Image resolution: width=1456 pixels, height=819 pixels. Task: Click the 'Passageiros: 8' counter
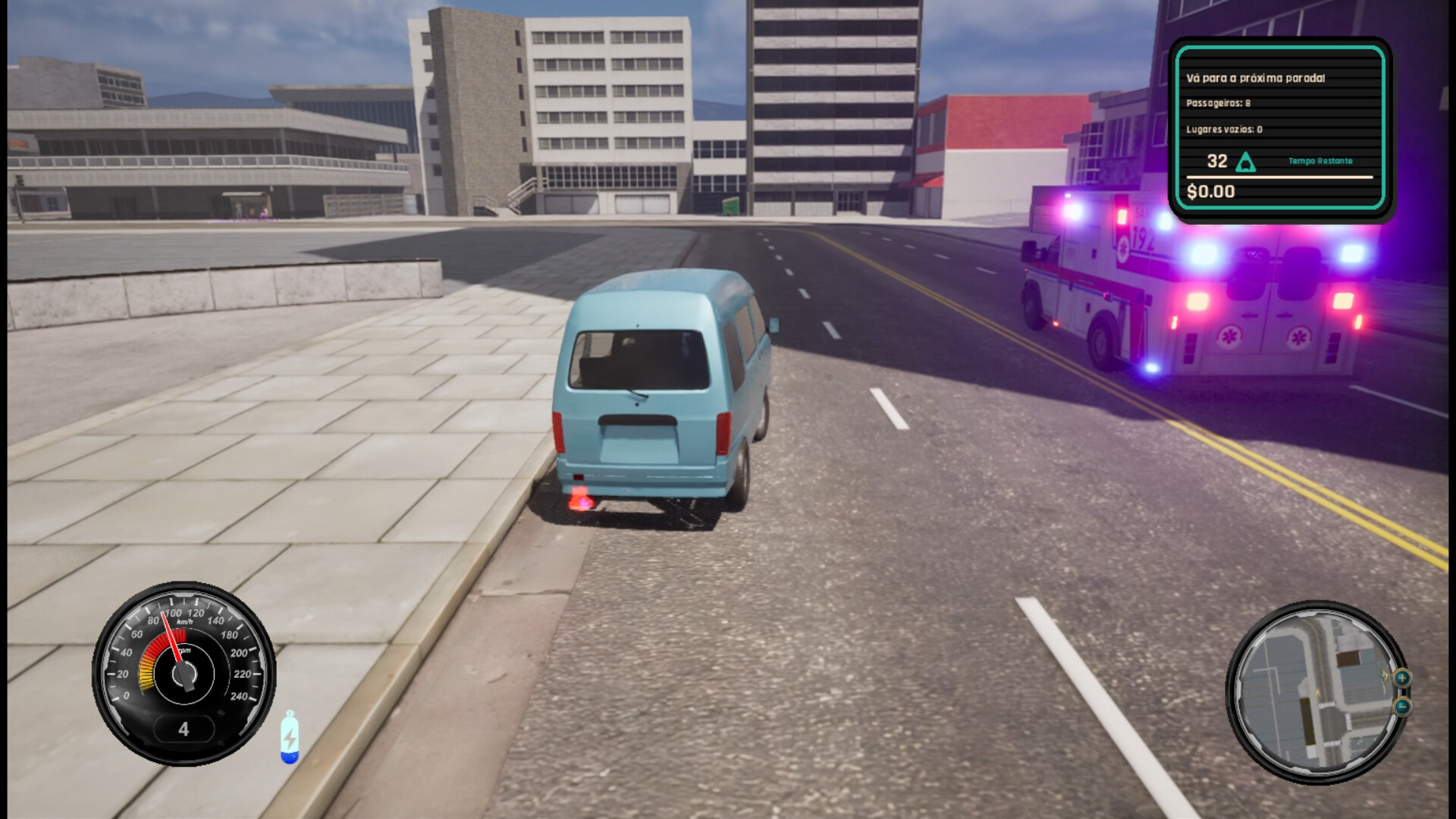(x=1218, y=103)
